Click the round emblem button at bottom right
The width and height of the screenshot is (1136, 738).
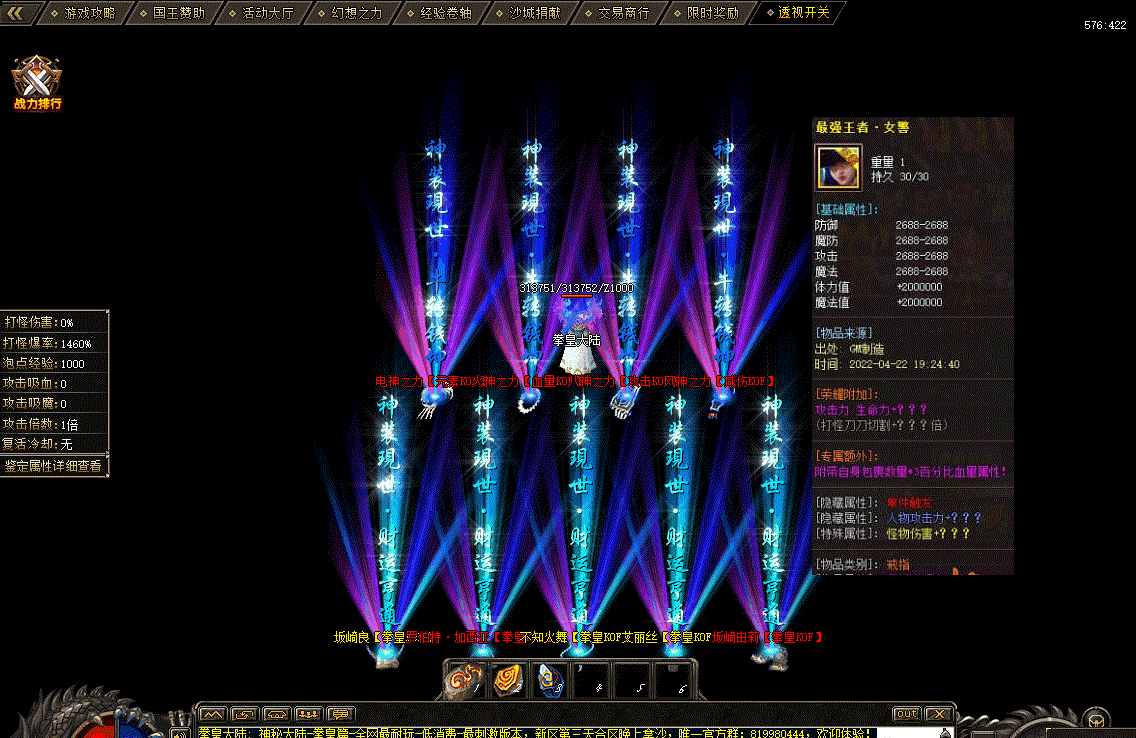[x=1097, y=718]
